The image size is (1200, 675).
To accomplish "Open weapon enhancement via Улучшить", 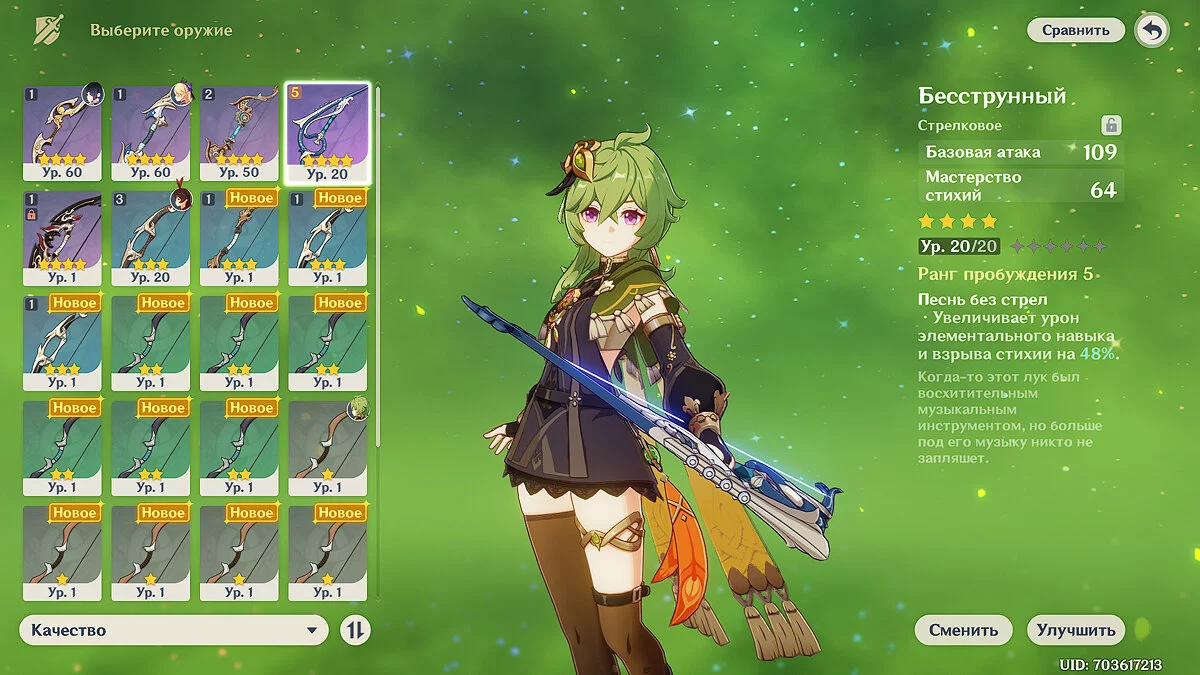I will pyautogui.click(x=1075, y=630).
